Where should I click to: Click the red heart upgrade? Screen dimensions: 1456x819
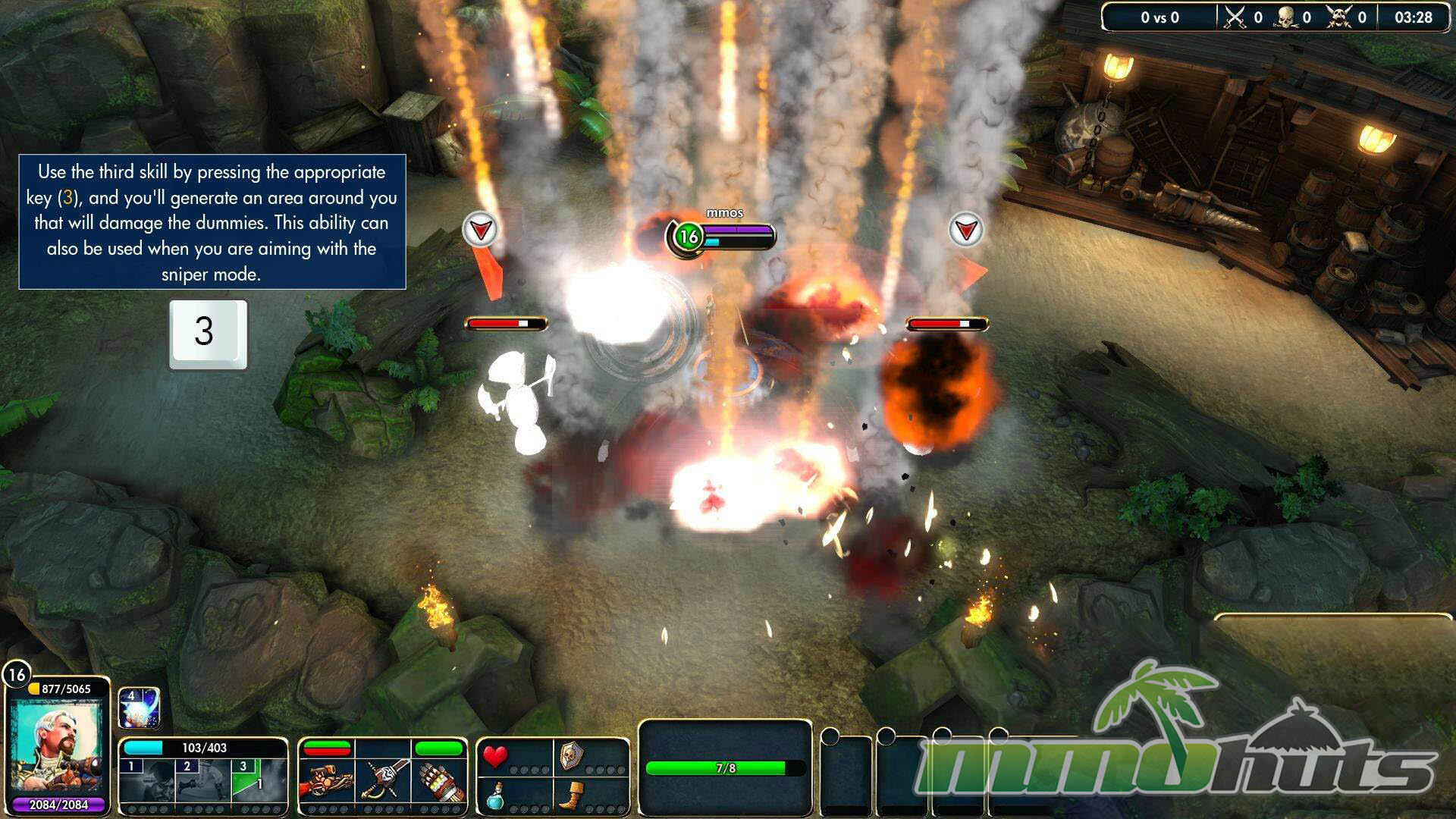(496, 756)
